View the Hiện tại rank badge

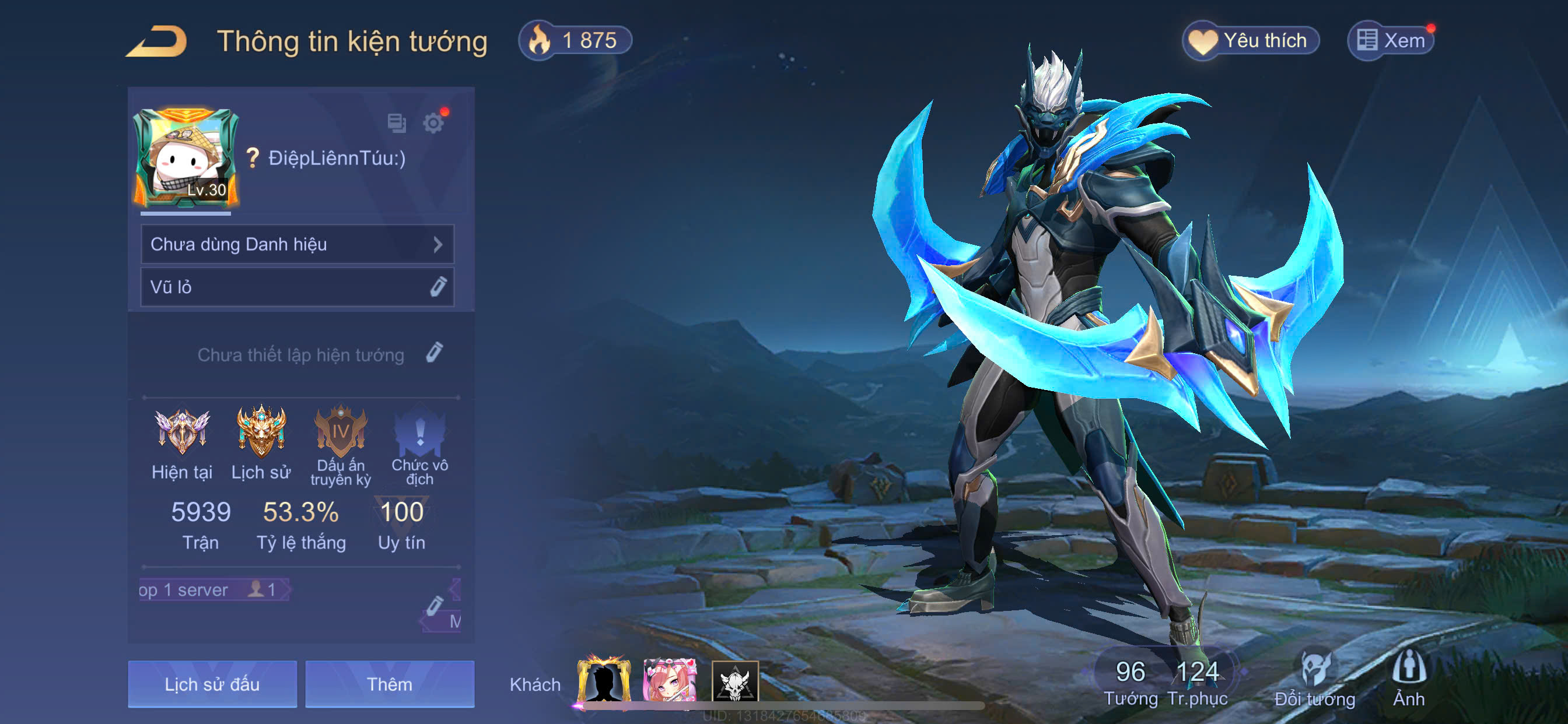(x=182, y=432)
